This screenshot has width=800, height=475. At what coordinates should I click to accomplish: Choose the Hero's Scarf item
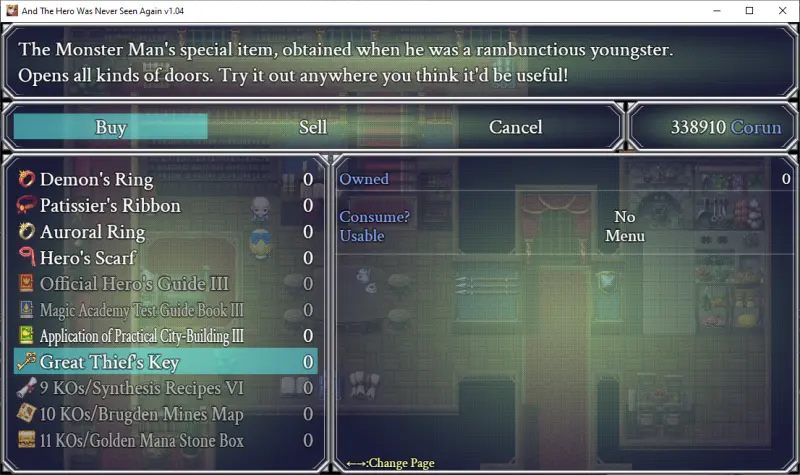tap(87, 258)
